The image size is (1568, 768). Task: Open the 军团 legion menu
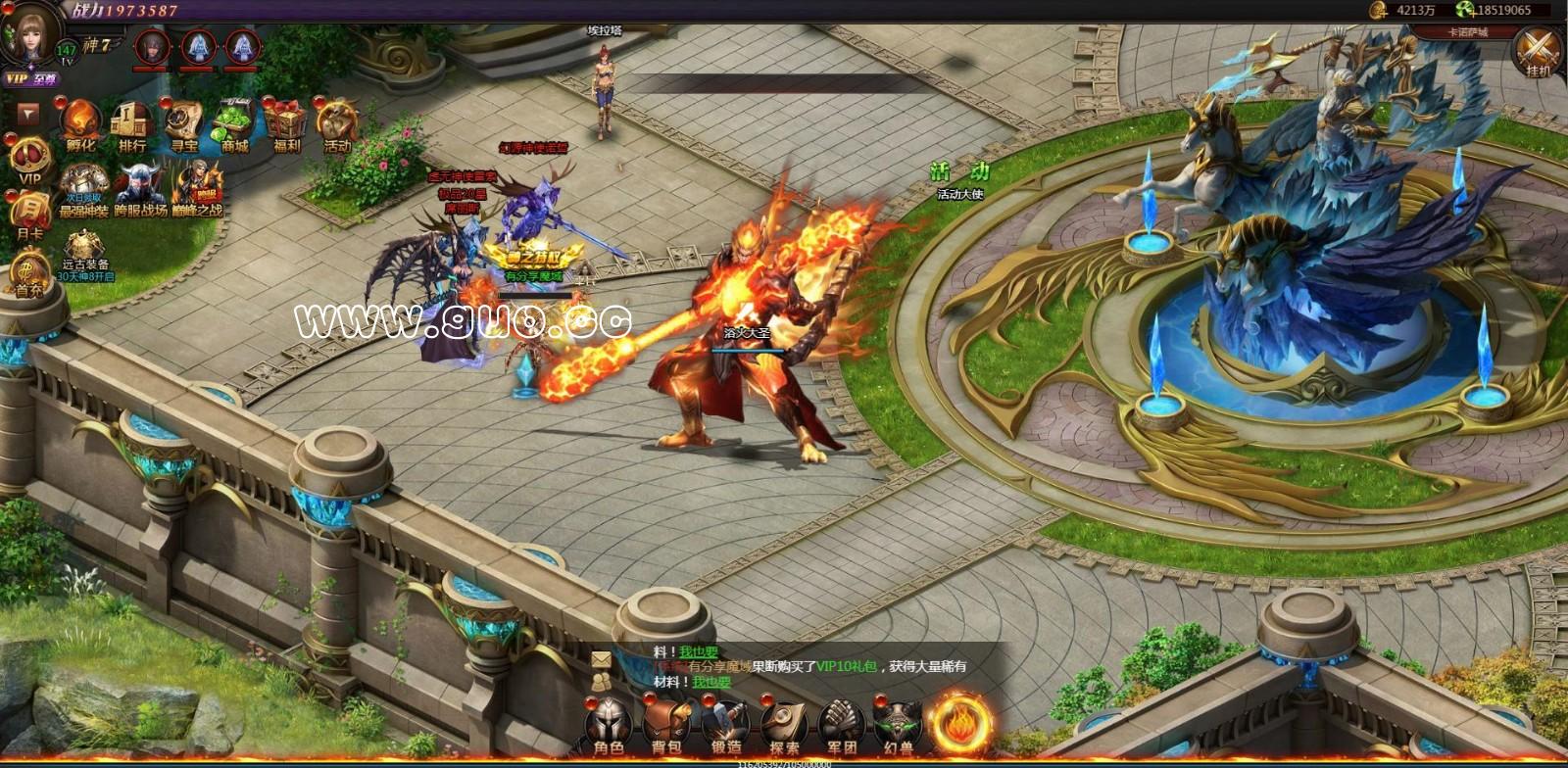[x=842, y=726]
